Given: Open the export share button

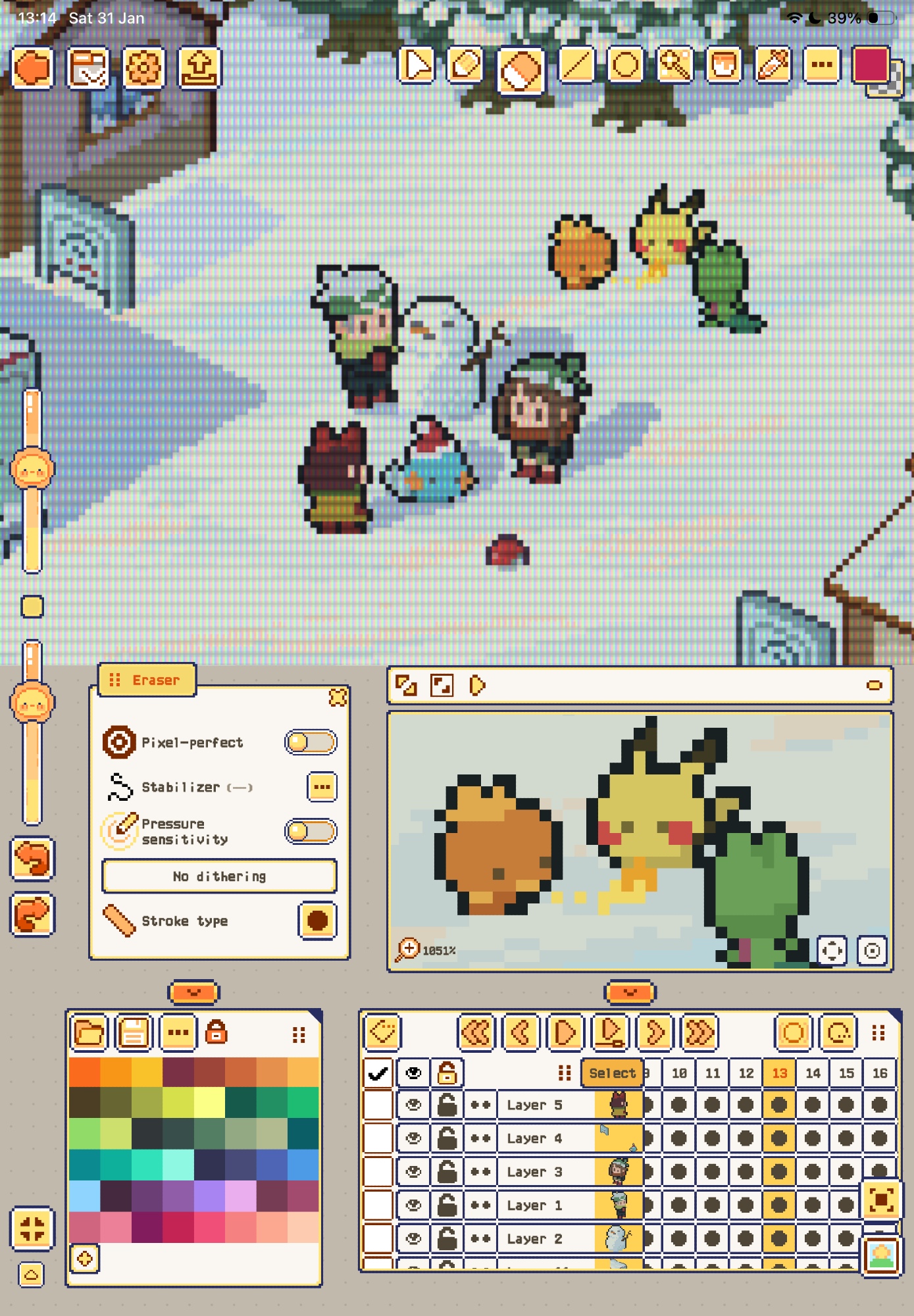Looking at the screenshot, I should [x=200, y=67].
